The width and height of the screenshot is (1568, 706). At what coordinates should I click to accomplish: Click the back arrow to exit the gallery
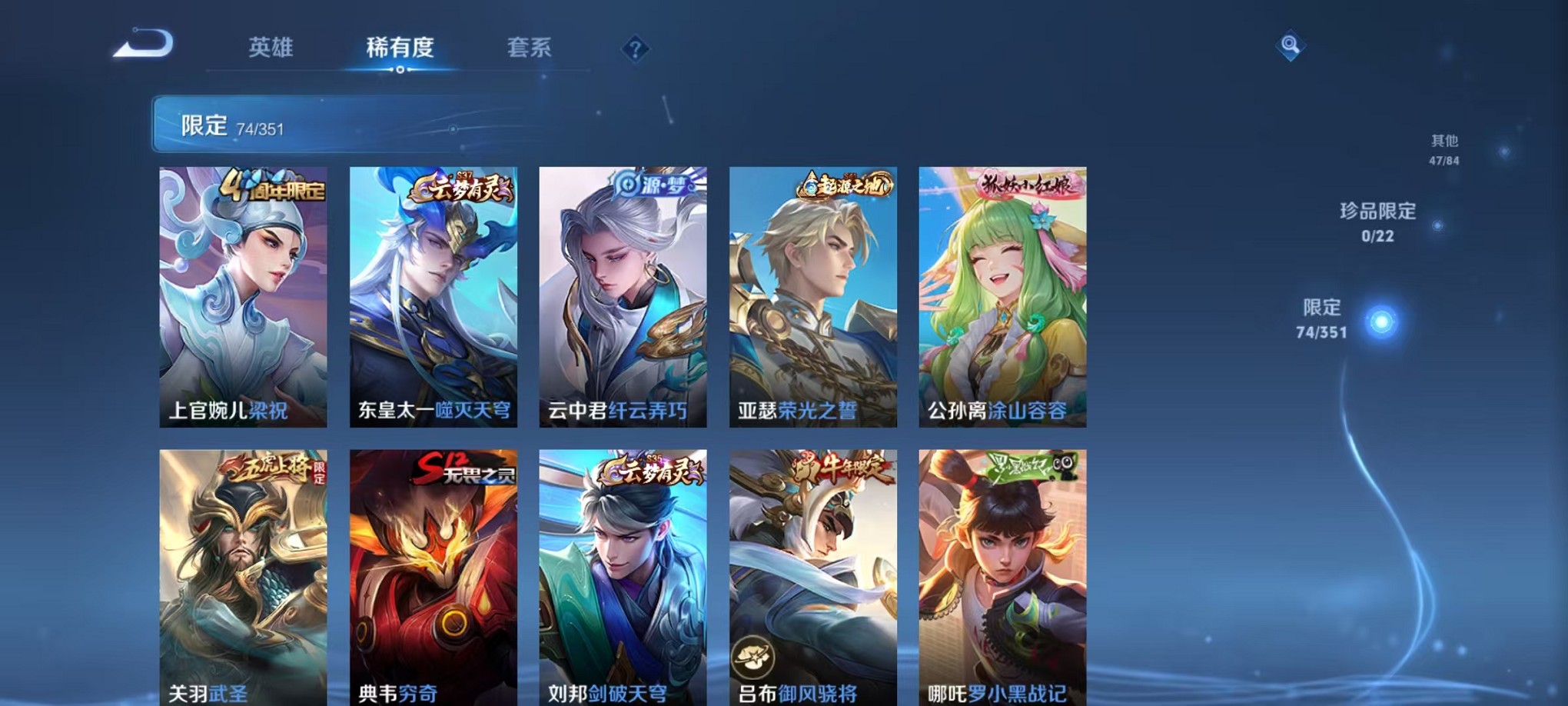point(143,46)
